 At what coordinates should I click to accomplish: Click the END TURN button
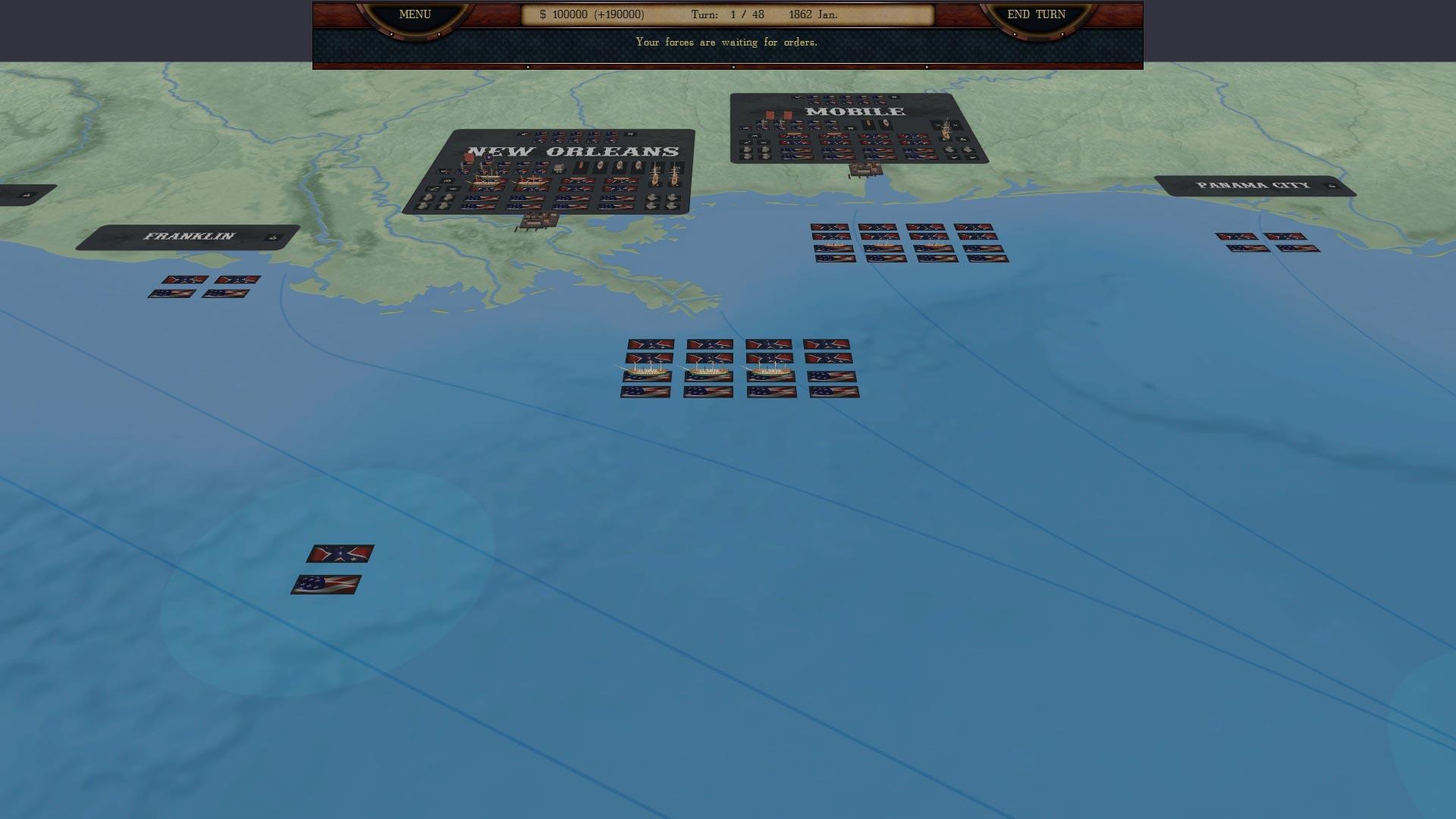point(1036,15)
